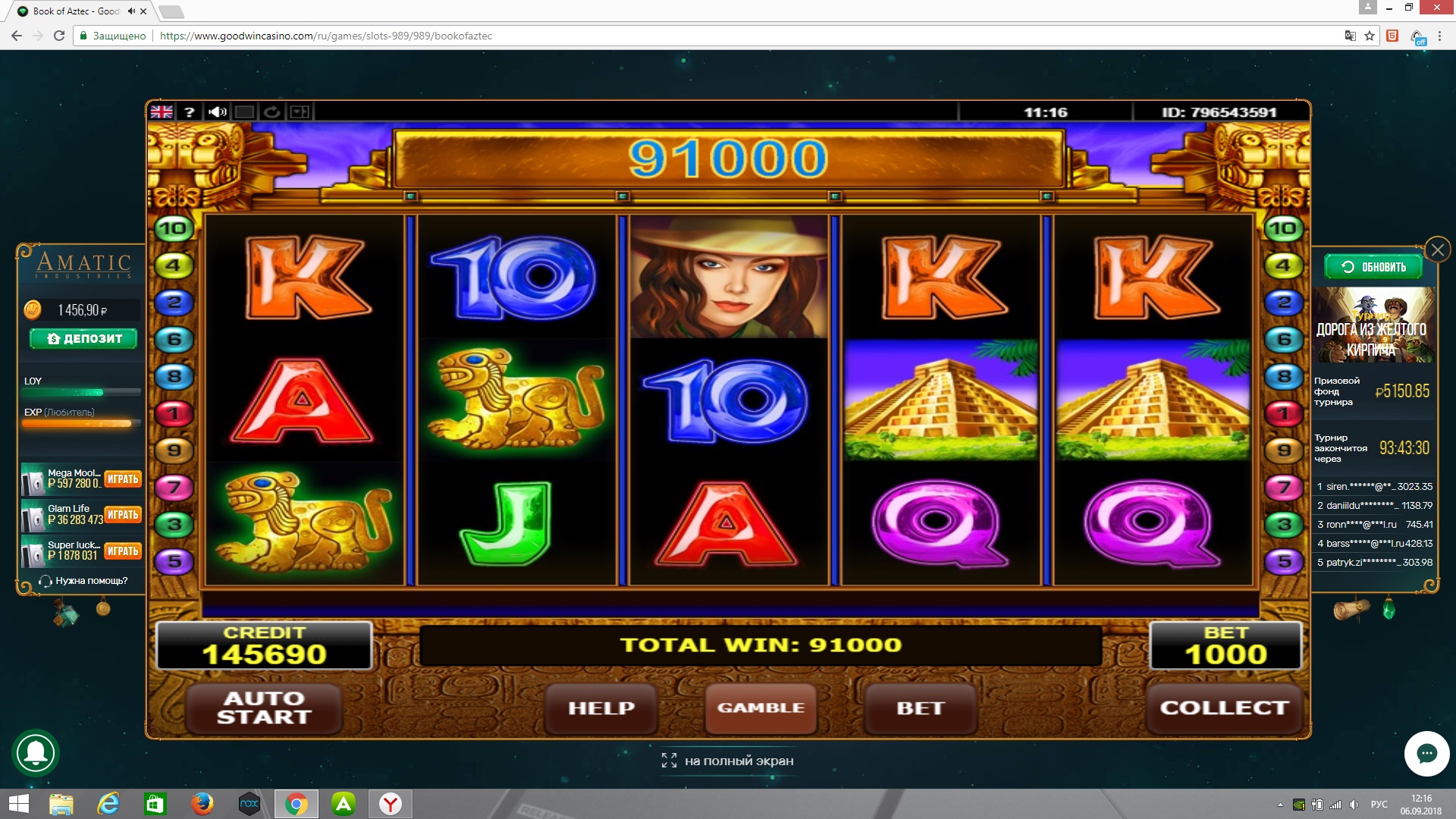Image resolution: width=1456 pixels, height=819 pixels.
Task: Refresh tournament with Обновить button
Action: tap(1373, 267)
